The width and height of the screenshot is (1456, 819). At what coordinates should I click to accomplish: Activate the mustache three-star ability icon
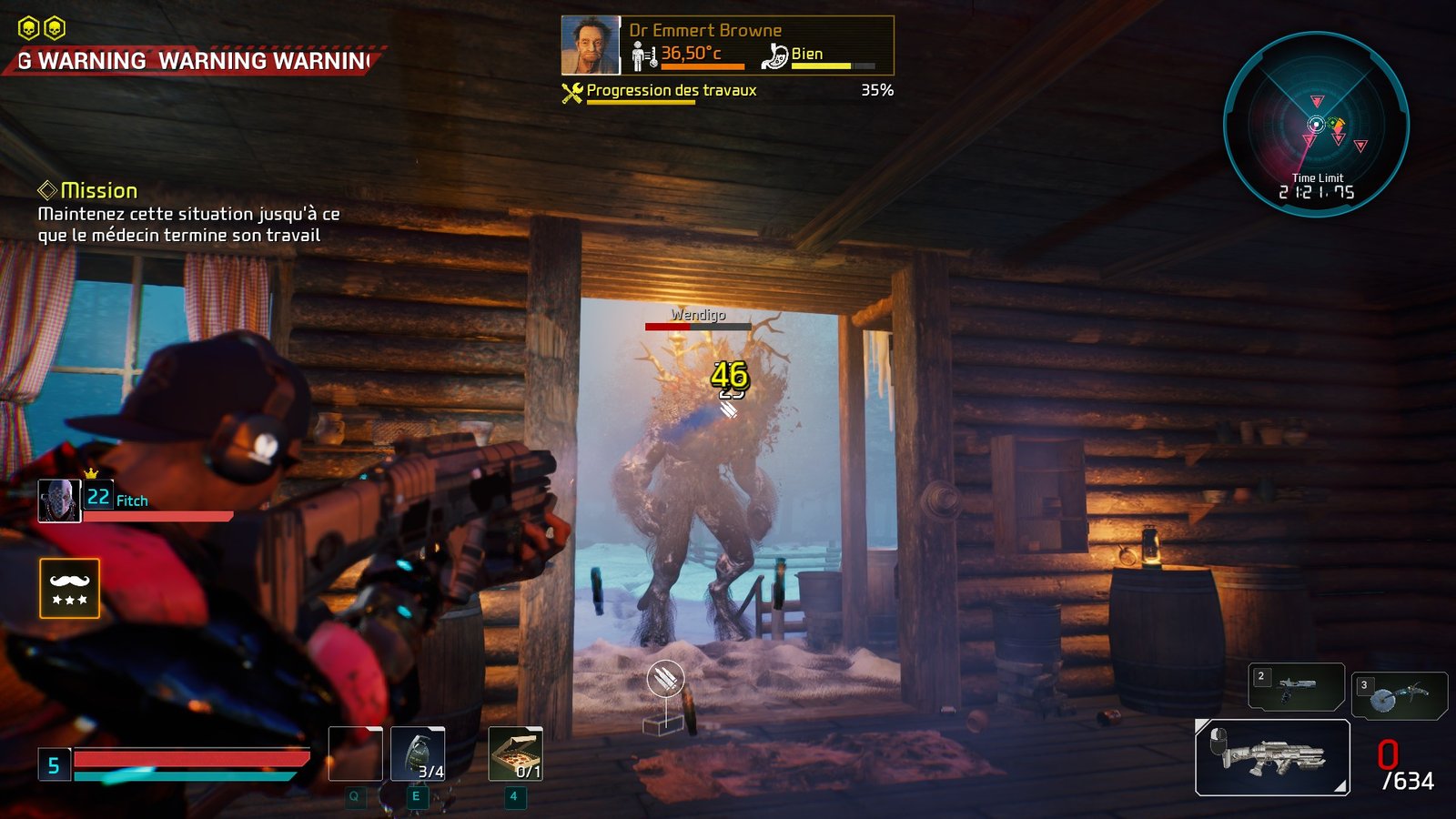[x=69, y=588]
